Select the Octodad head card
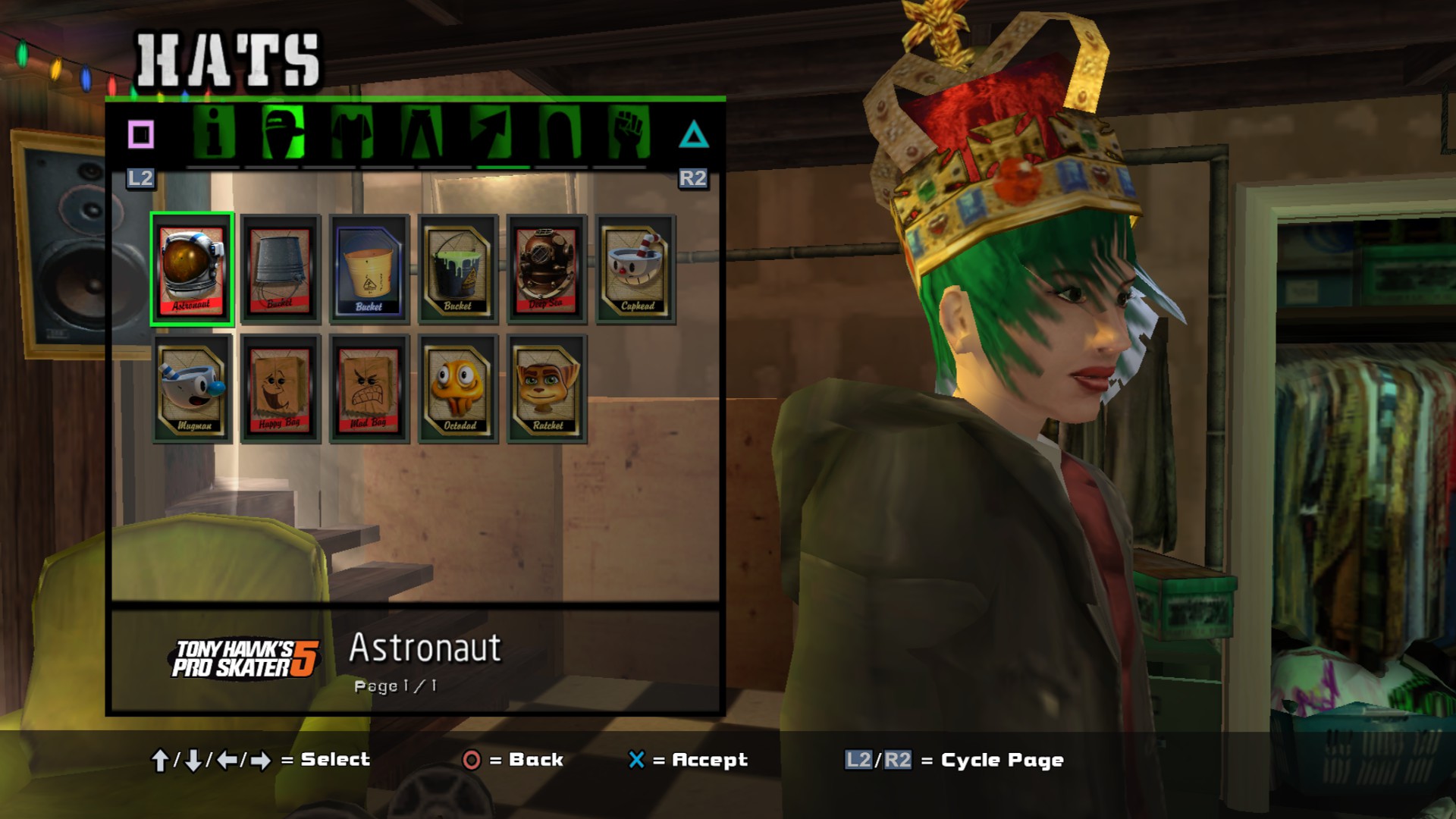 (x=458, y=388)
